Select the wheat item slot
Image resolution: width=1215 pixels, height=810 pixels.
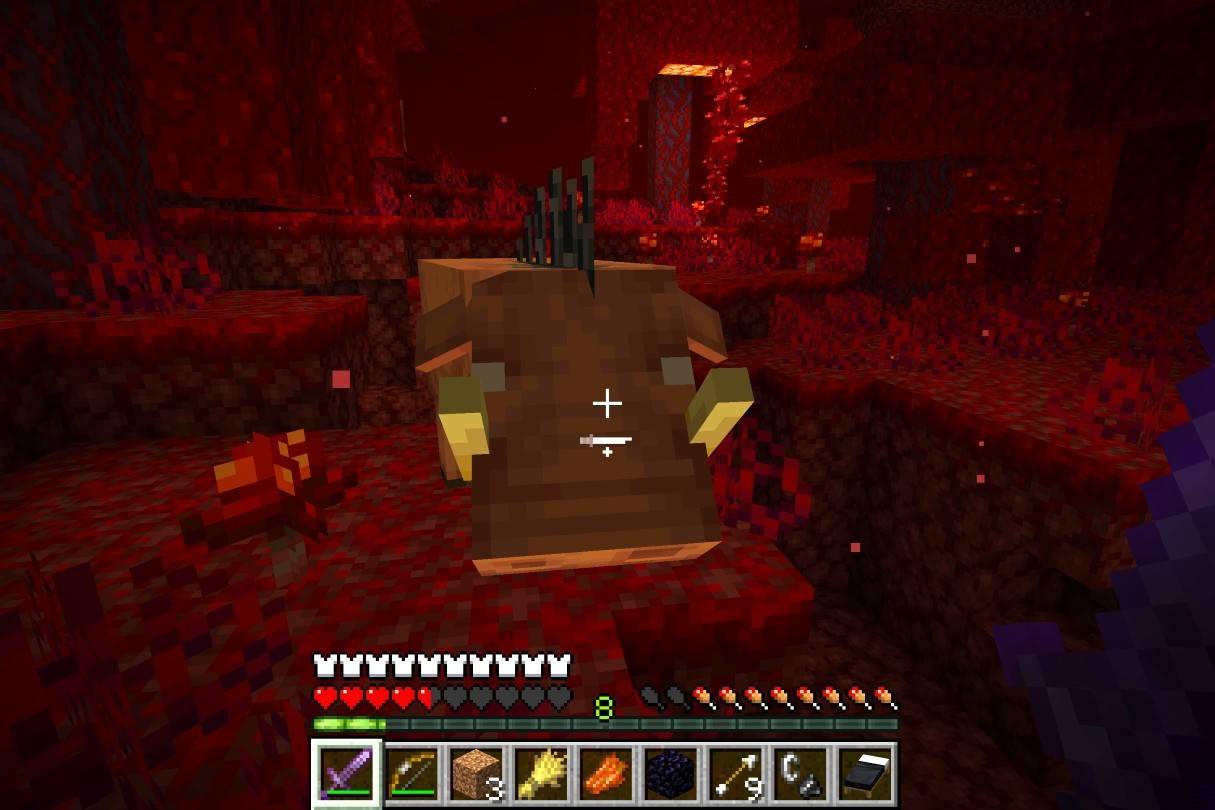click(541, 773)
